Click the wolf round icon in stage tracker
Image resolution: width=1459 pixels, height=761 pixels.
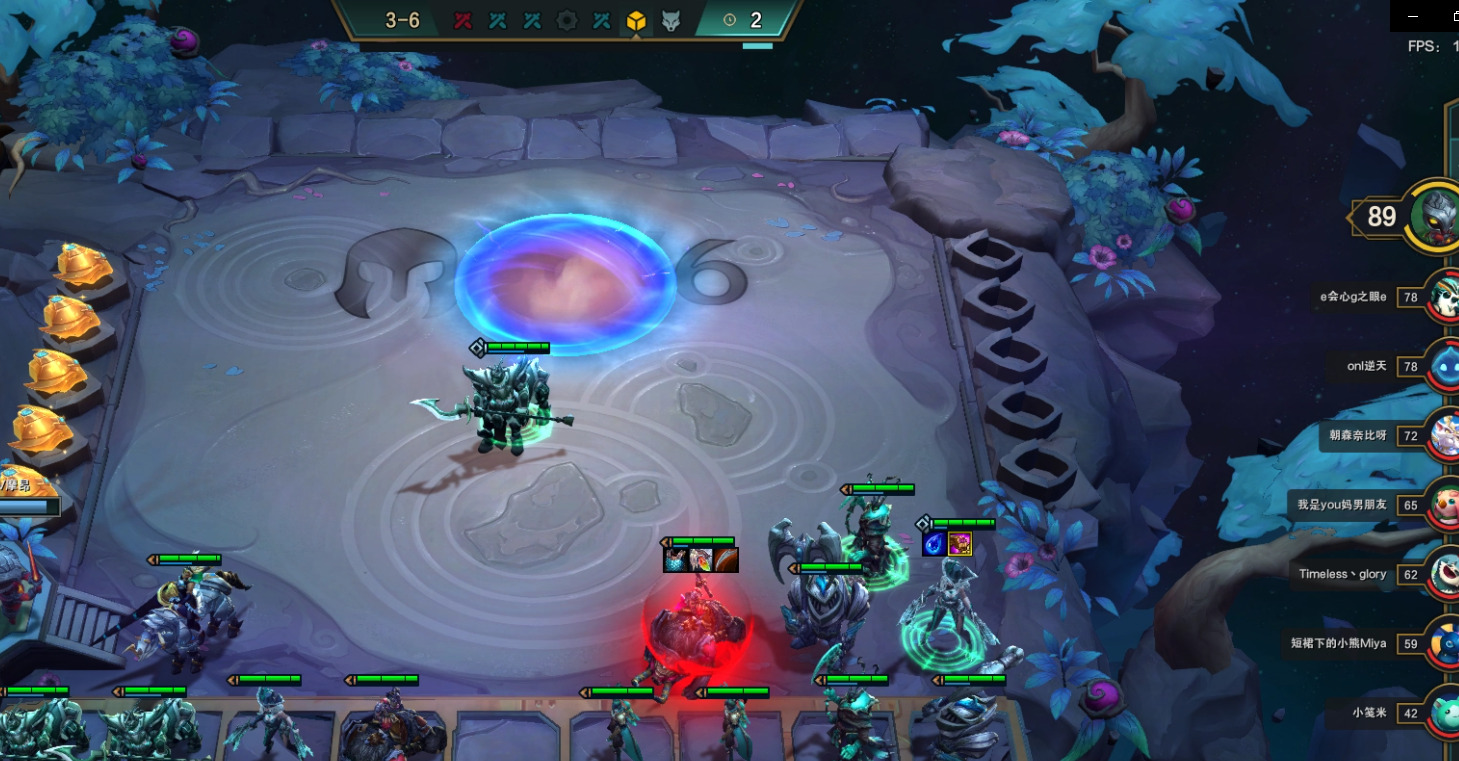(x=670, y=20)
